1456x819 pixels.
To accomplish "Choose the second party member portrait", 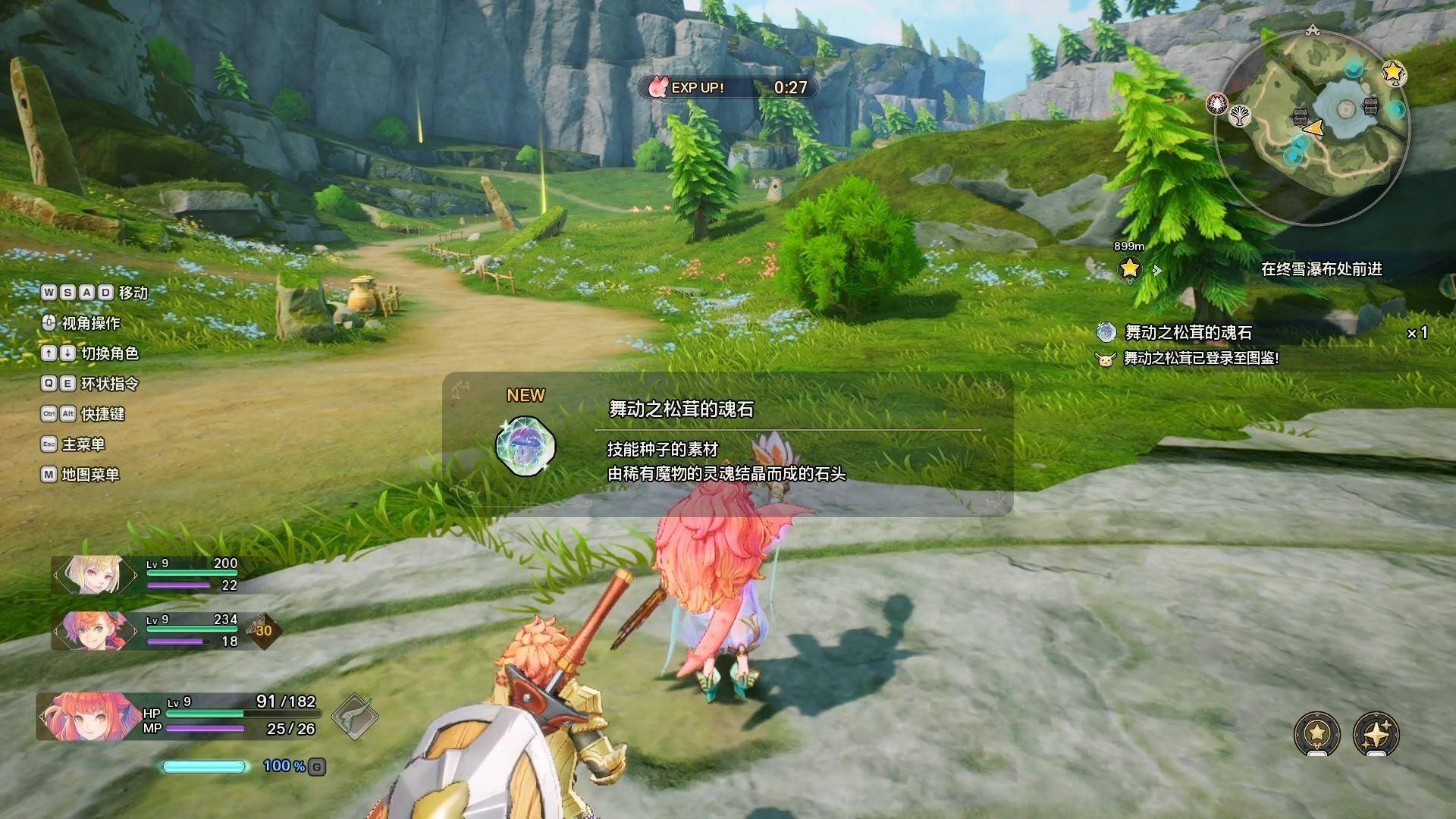I will (94, 630).
